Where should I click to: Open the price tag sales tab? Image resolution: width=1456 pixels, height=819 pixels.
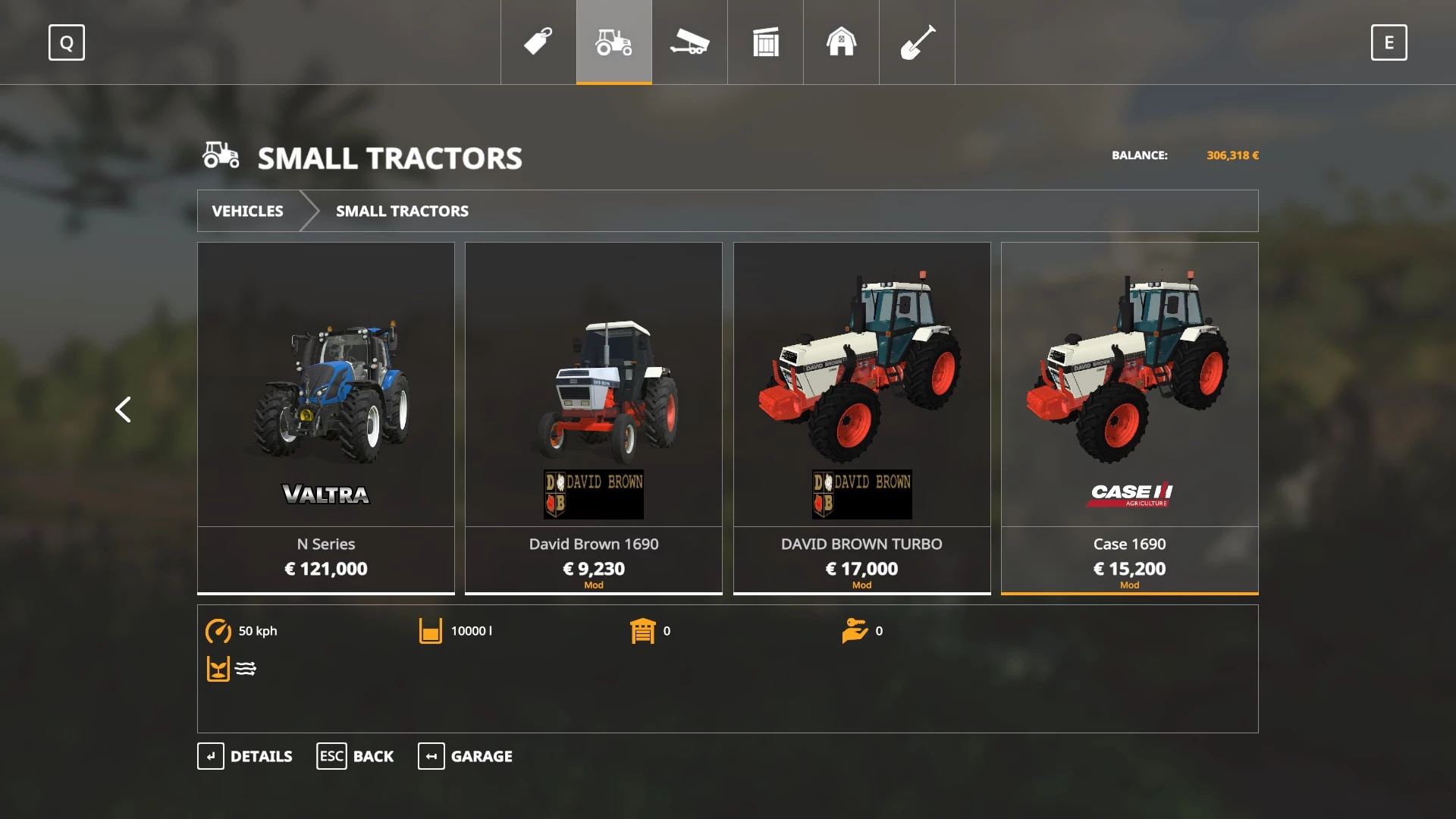[538, 42]
